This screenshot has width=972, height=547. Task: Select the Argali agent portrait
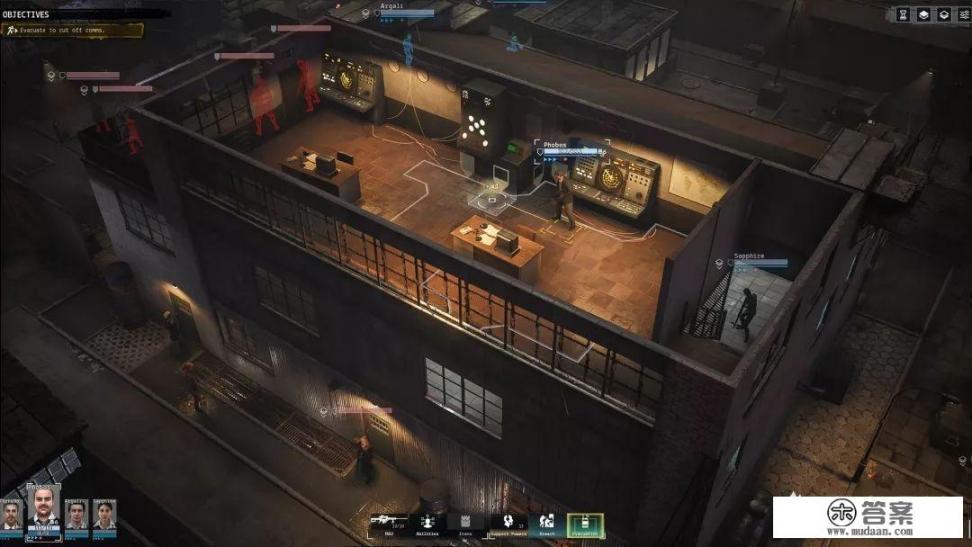(76, 515)
